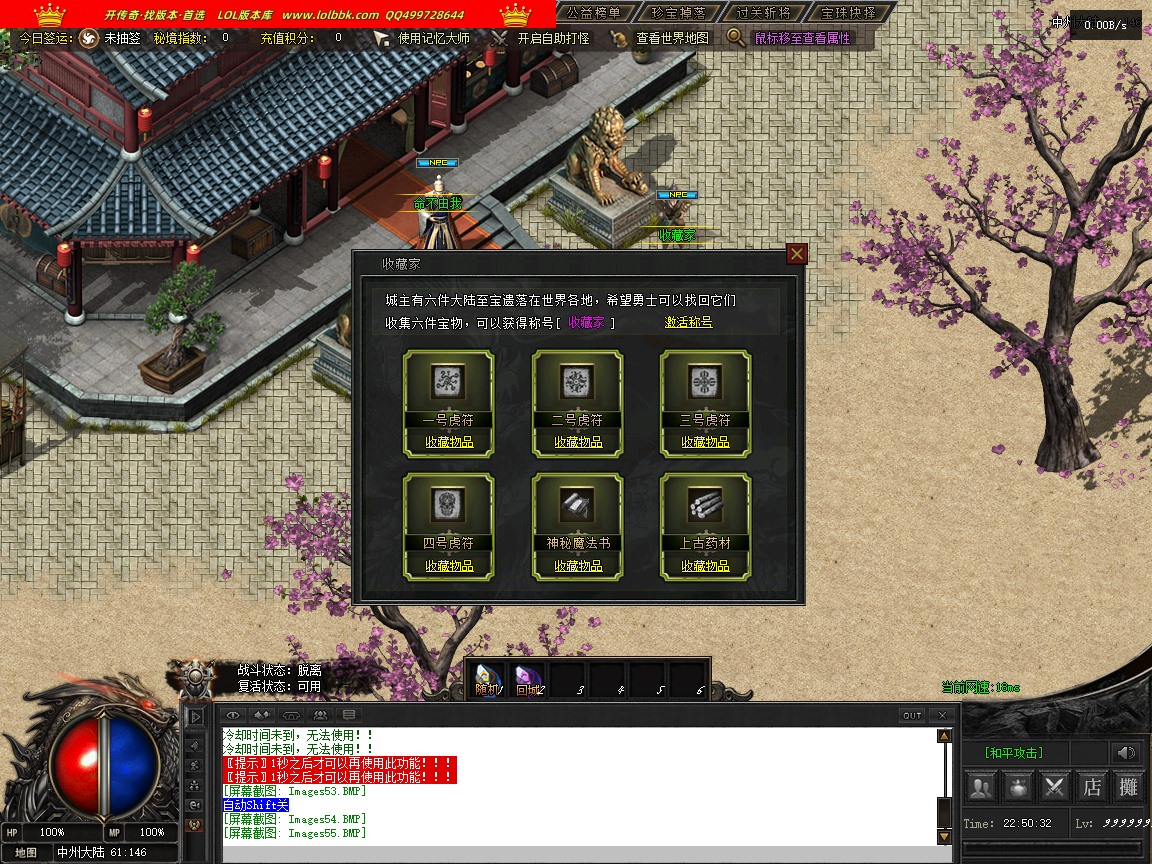Collect the 三号虎符 item
1152x864 pixels.
pos(705,442)
